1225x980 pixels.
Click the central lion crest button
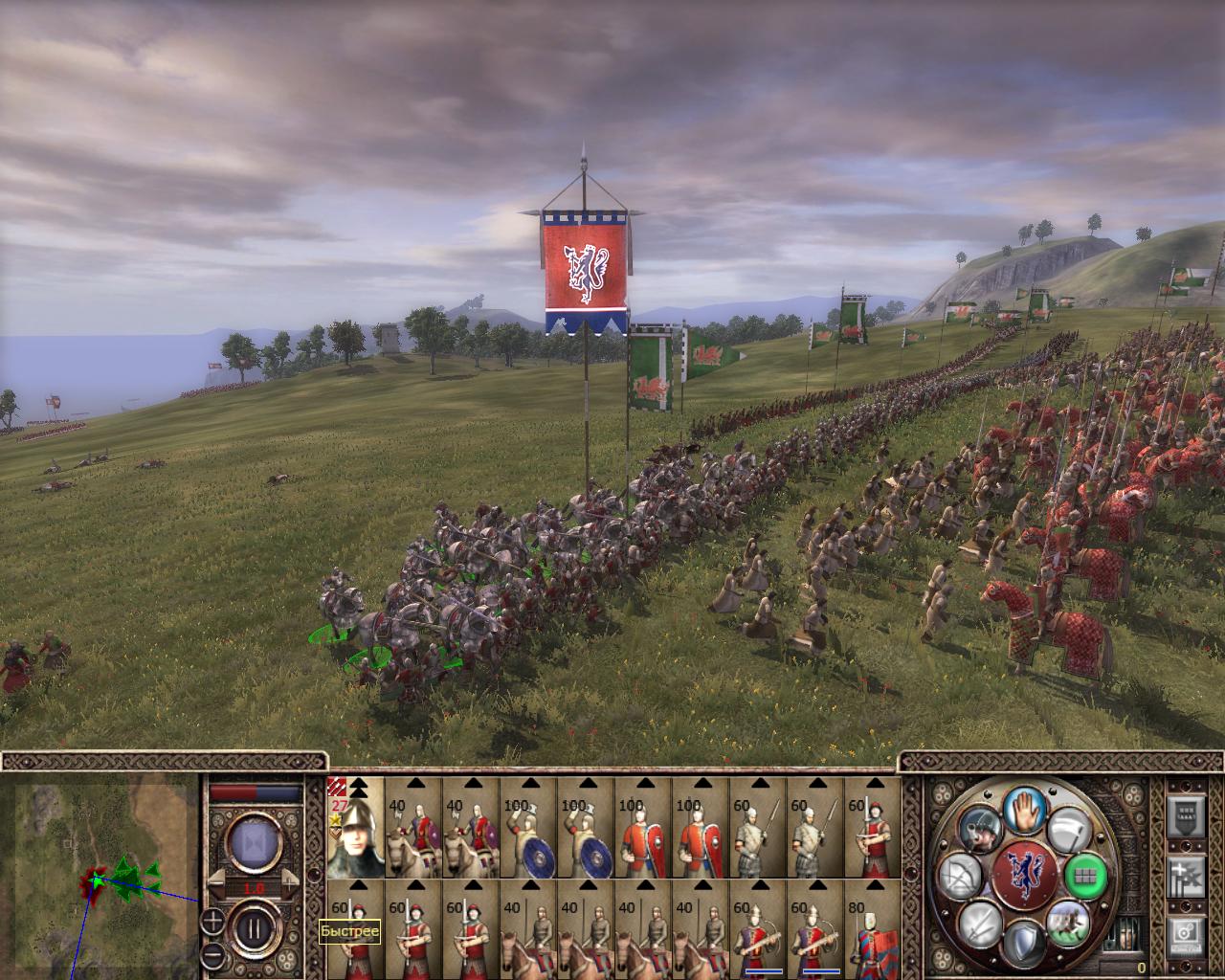1025,876
